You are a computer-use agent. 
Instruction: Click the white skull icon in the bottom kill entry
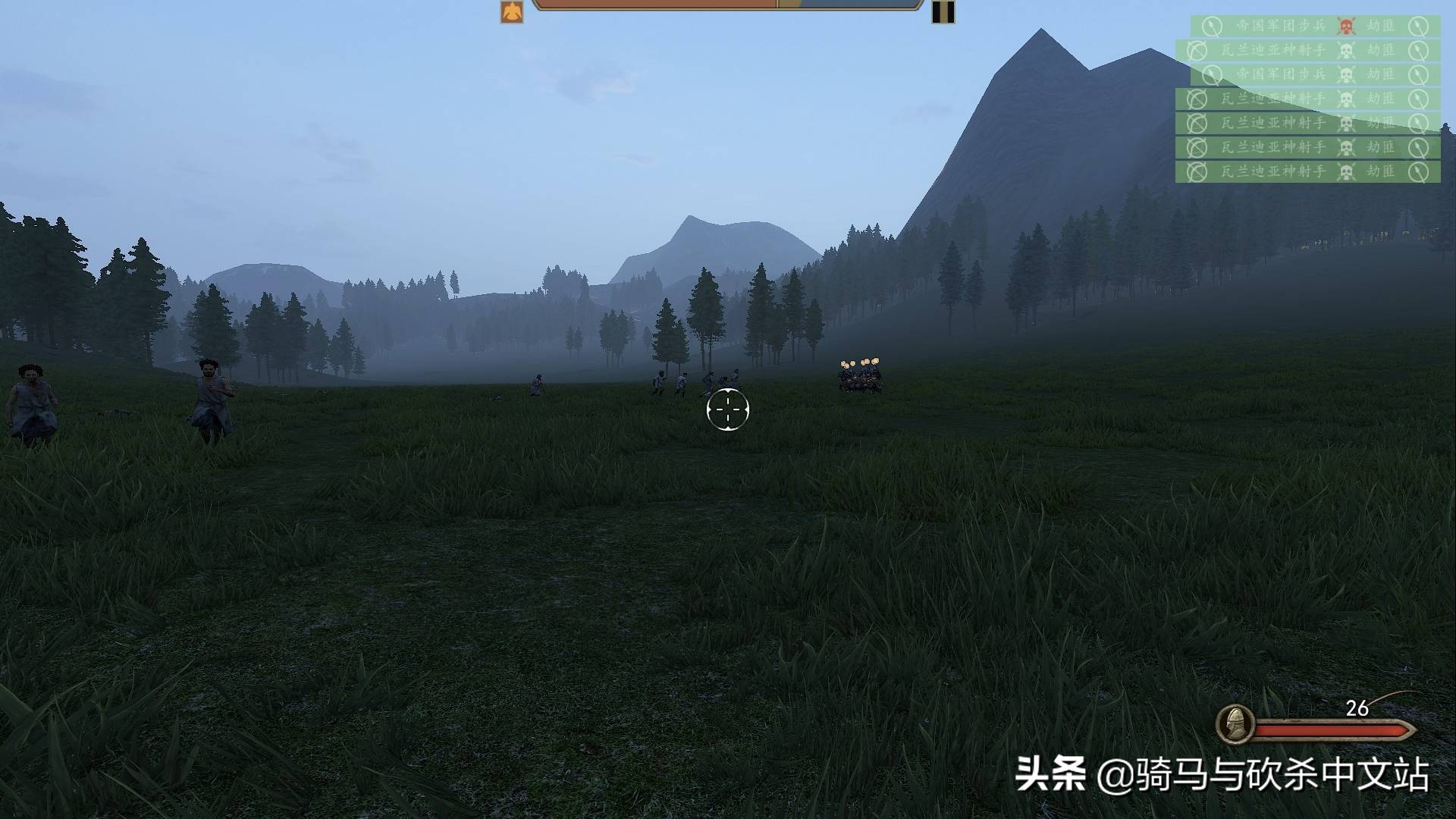tap(1347, 171)
